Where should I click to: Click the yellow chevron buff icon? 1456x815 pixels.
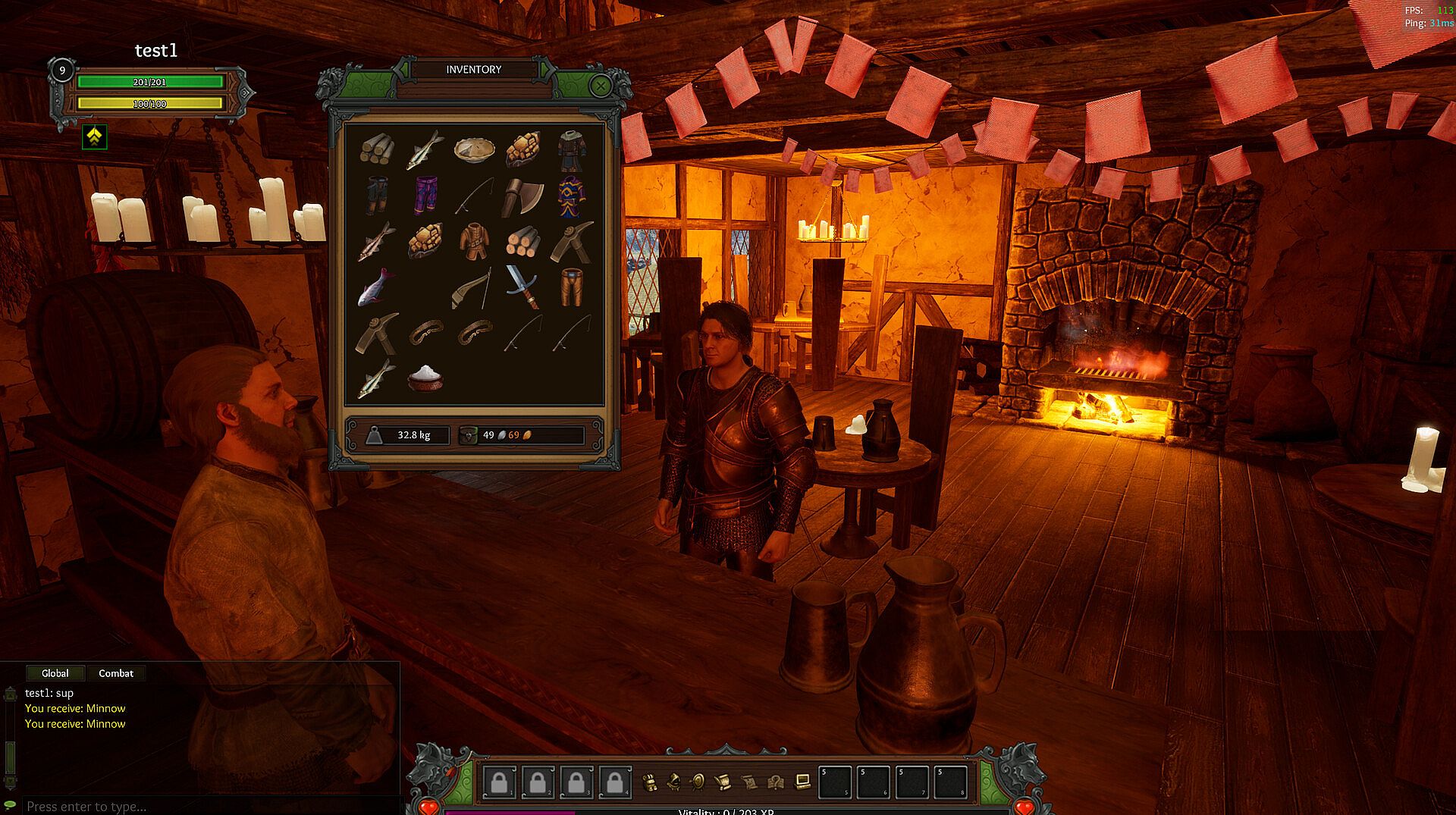pyautogui.click(x=94, y=136)
